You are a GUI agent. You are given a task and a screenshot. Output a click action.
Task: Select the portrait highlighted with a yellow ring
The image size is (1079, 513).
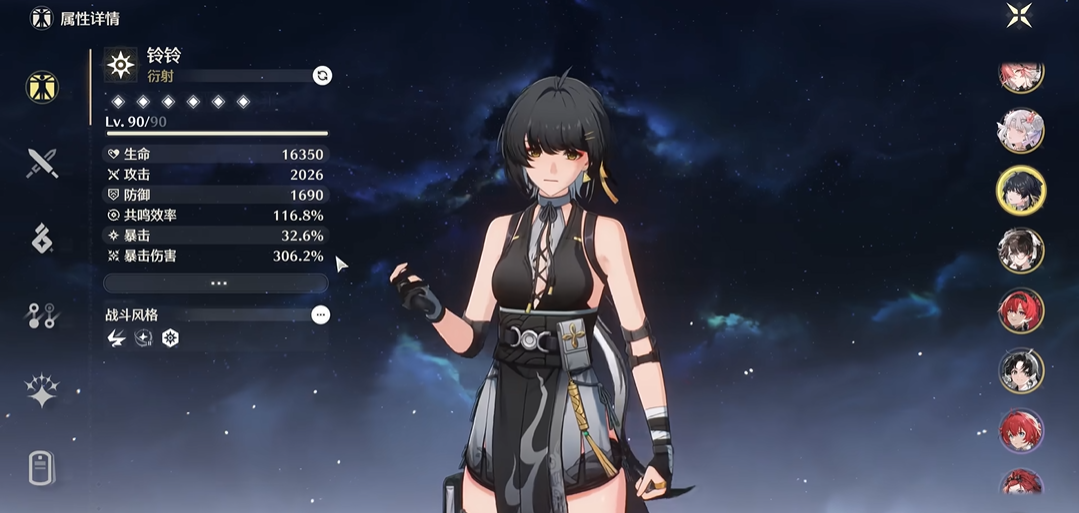click(x=1020, y=190)
